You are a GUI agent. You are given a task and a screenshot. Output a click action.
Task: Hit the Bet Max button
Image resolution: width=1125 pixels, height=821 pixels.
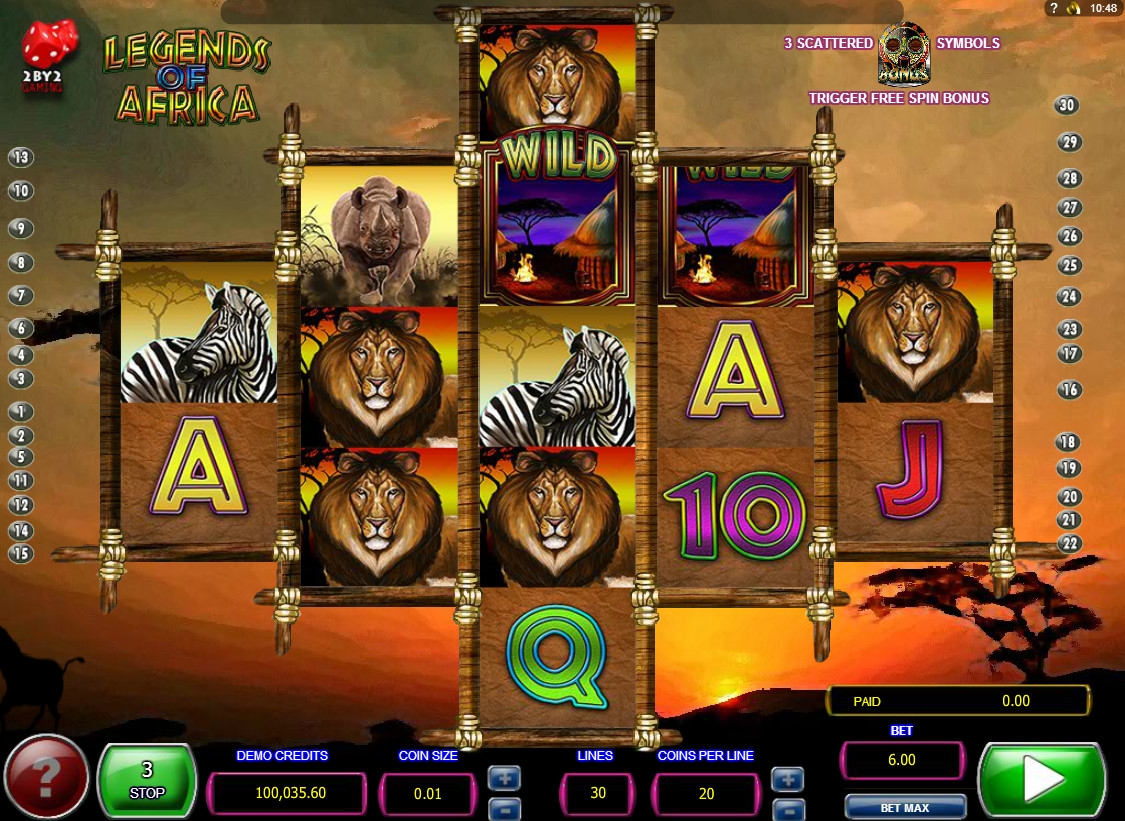(905, 807)
